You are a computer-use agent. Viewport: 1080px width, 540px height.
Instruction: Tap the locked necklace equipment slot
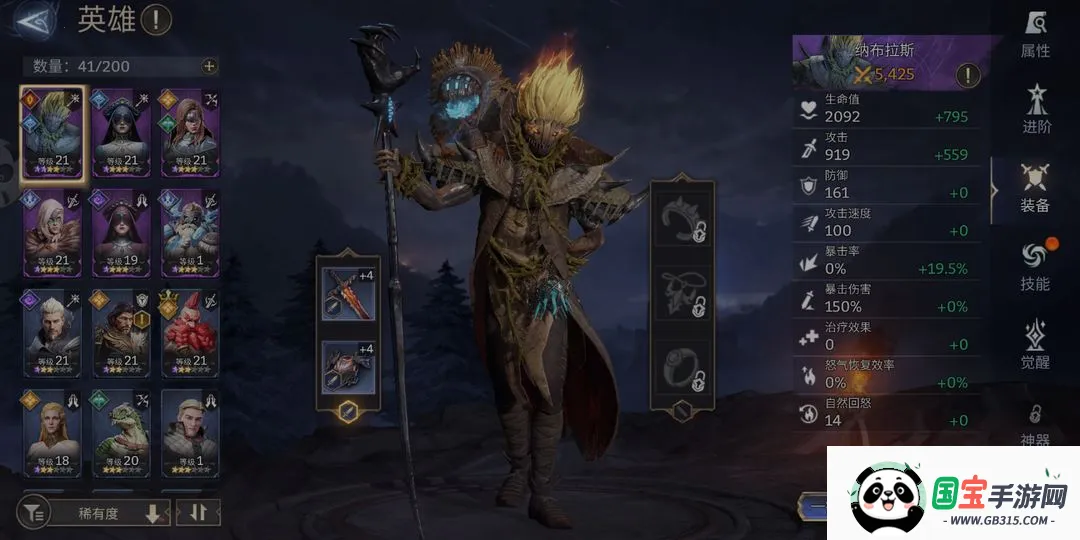click(682, 292)
